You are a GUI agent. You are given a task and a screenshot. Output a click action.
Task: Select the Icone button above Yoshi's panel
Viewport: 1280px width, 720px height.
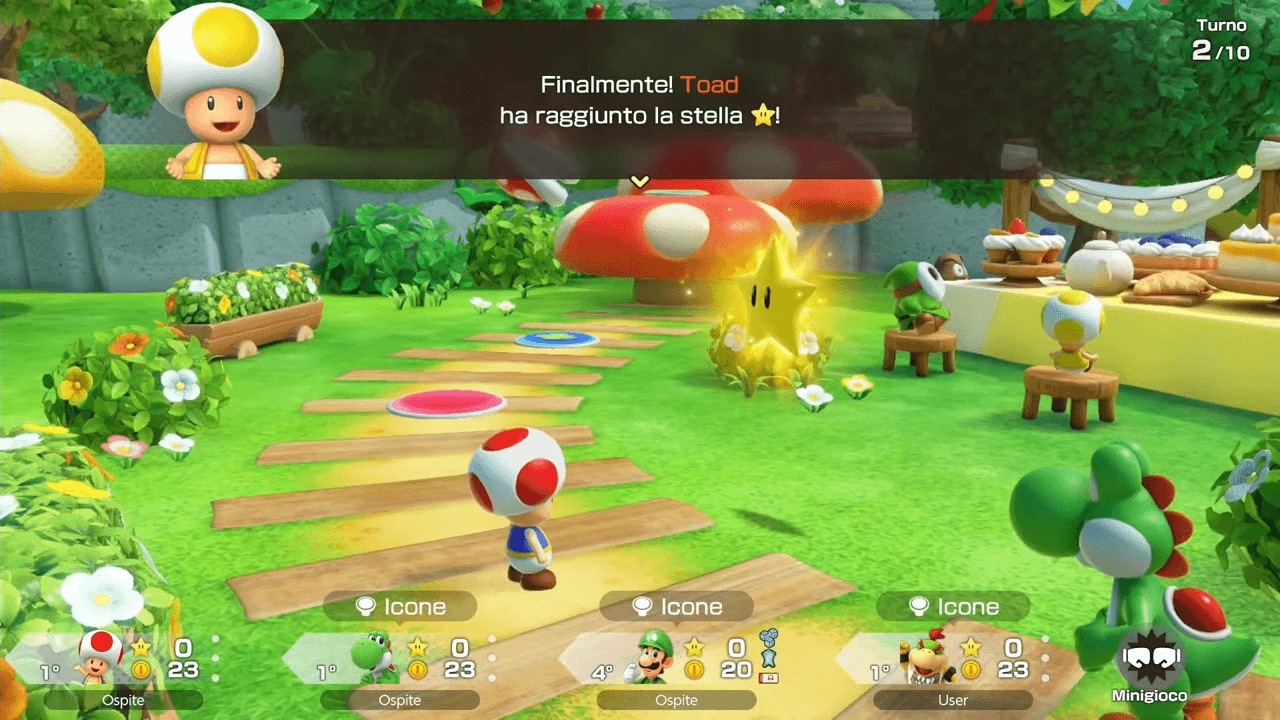[400, 607]
